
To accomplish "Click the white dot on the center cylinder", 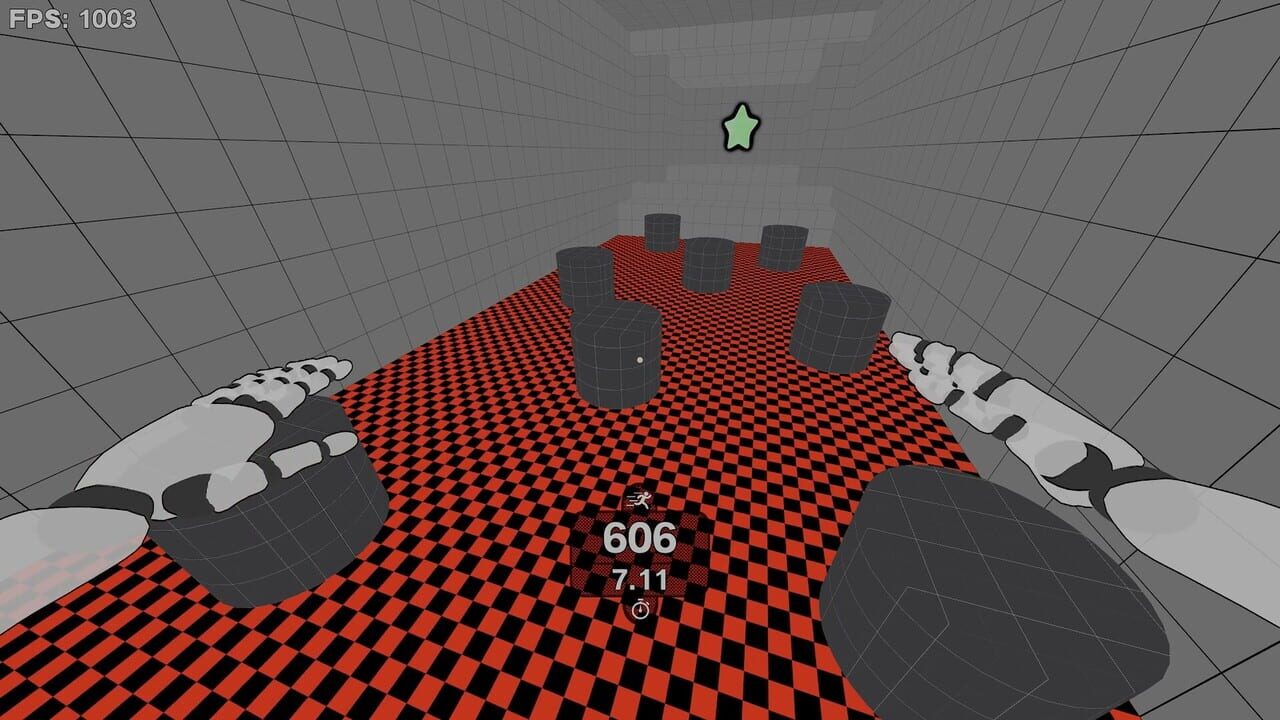I will click(637, 359).
